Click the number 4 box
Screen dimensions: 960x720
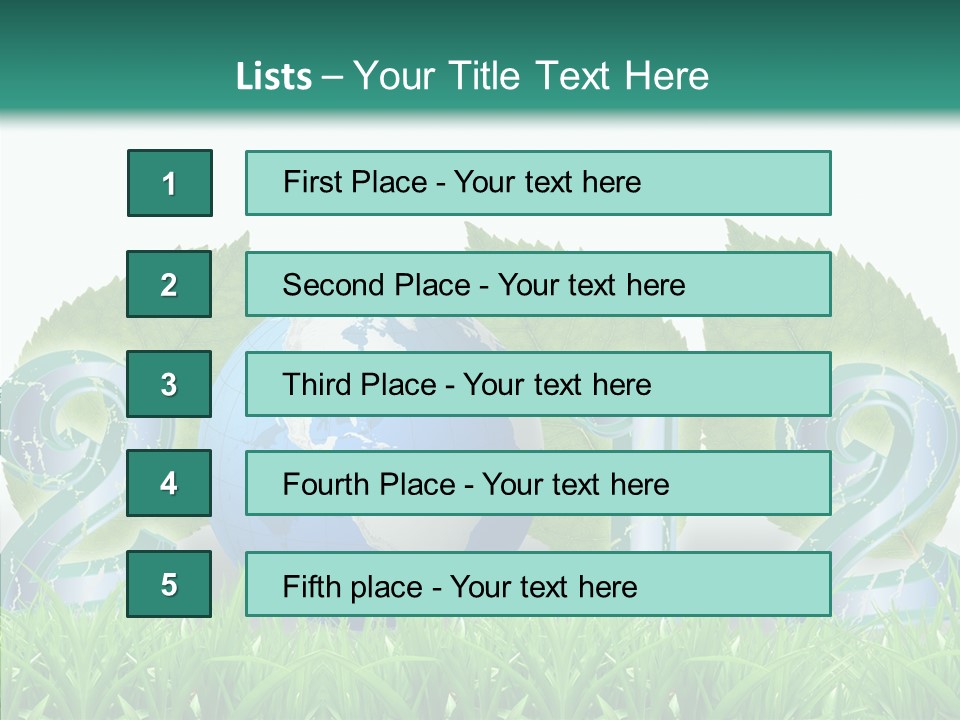[x=170, y=484]
